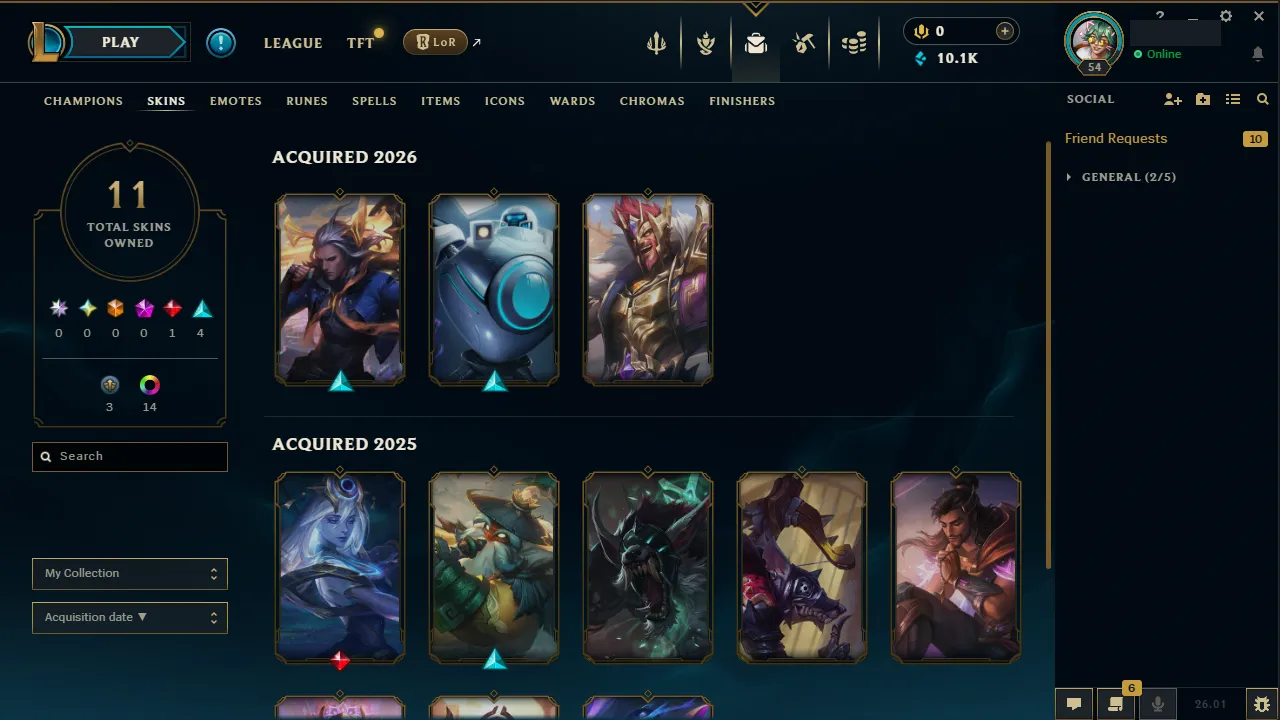Viewport: 1280px width, 720px height.
Task: Click the blue info icon beside Play
Action: [x=221, y=42]
